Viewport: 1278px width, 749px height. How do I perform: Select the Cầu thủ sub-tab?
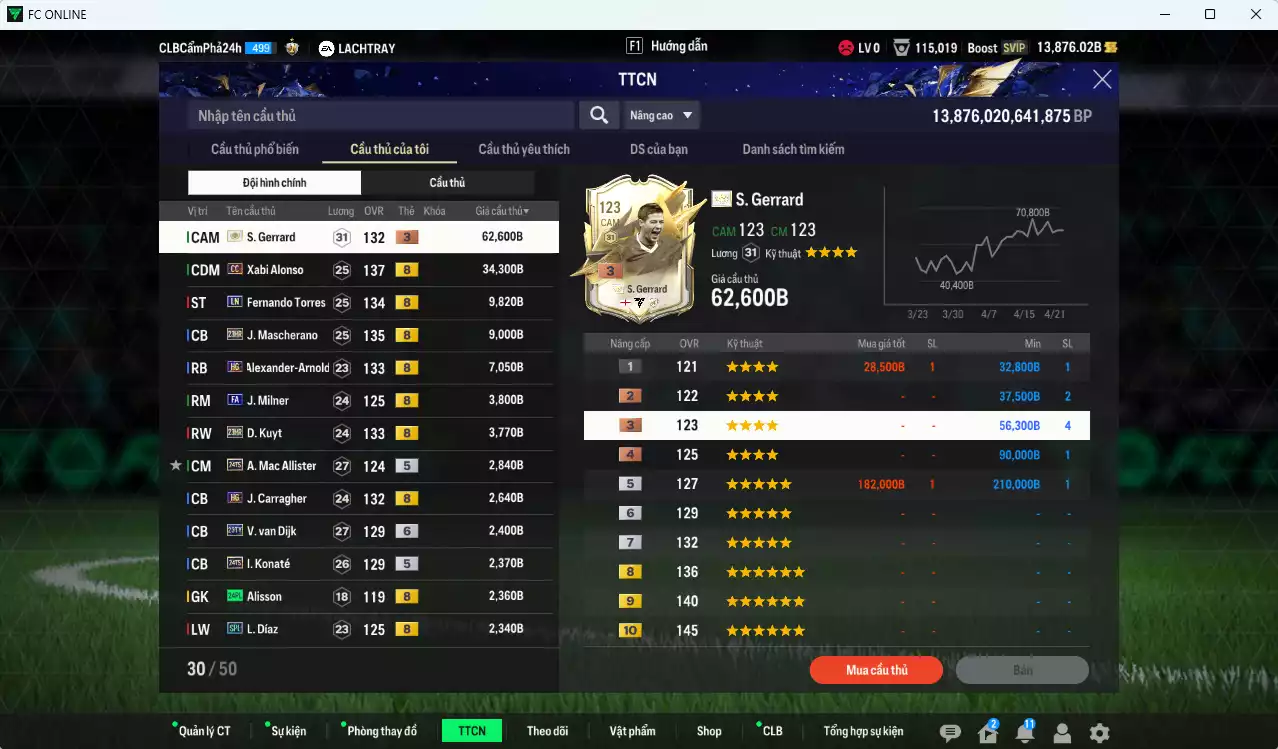tap(447, 183)
